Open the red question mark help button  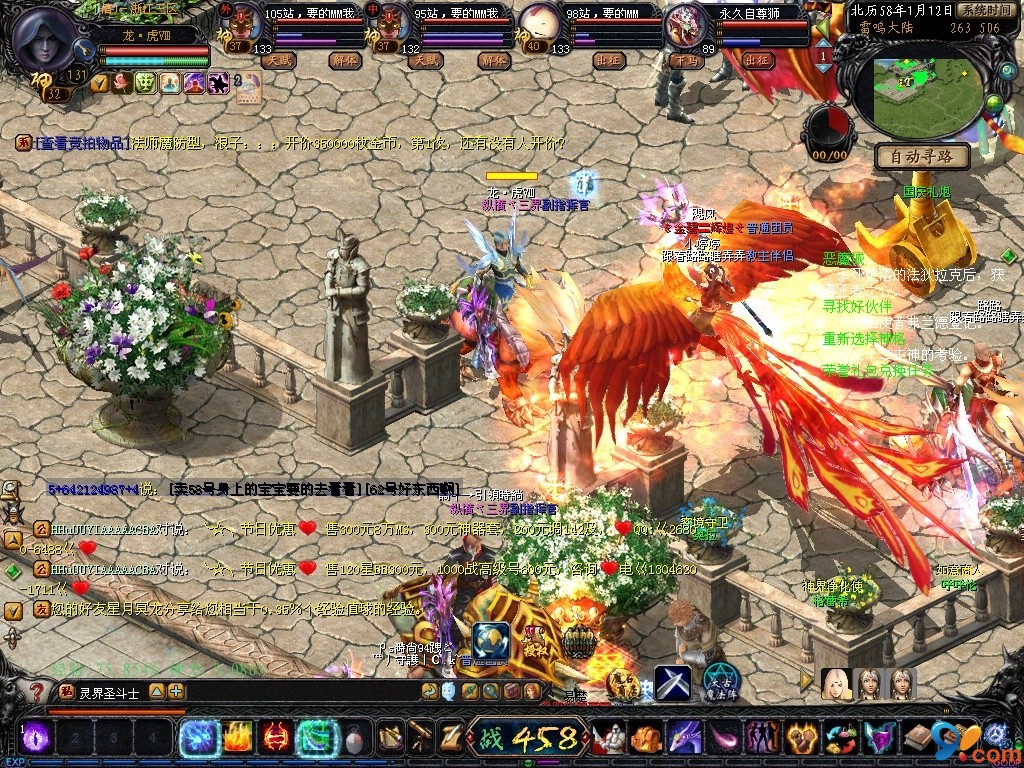pyautogui.click(x=36, y=691)
